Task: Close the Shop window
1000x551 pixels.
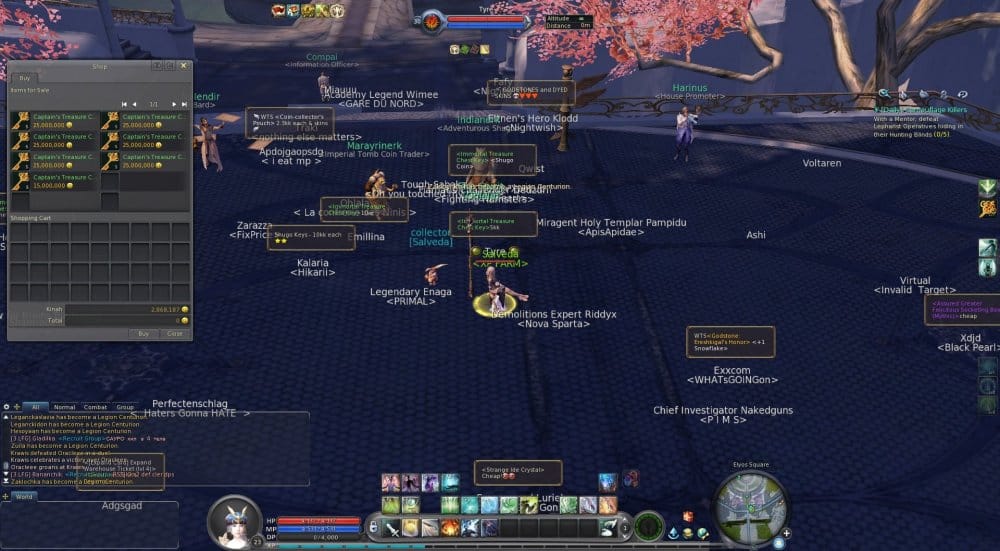Action: coord(183,66)
